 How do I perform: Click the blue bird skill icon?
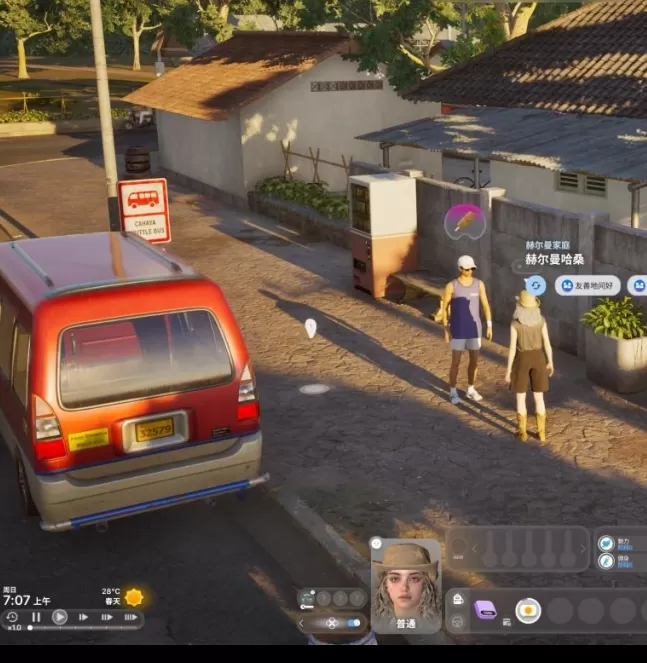pos(605,543)
